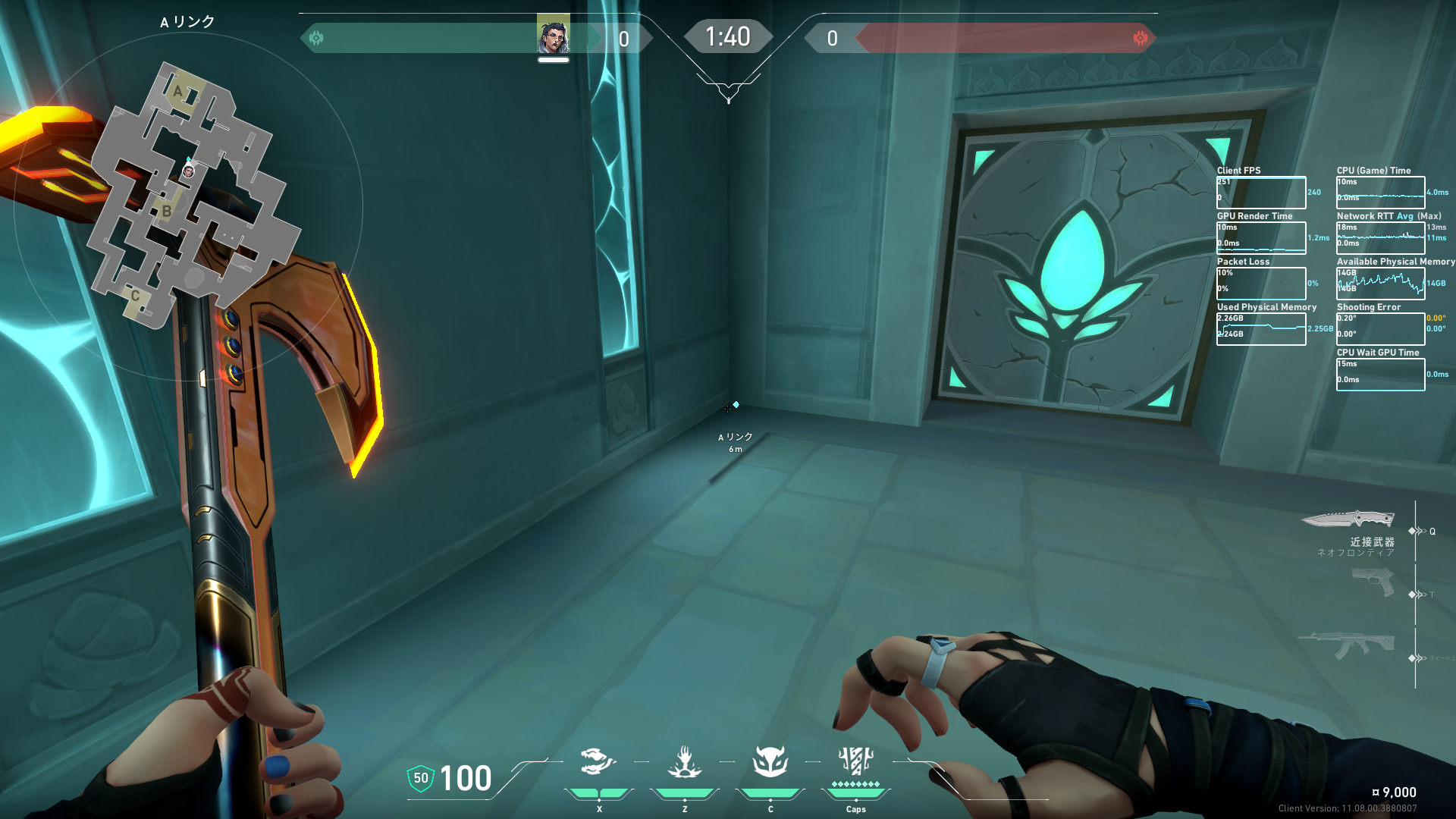Equip the rifle in the weapon list

[x=1347, y=645]
